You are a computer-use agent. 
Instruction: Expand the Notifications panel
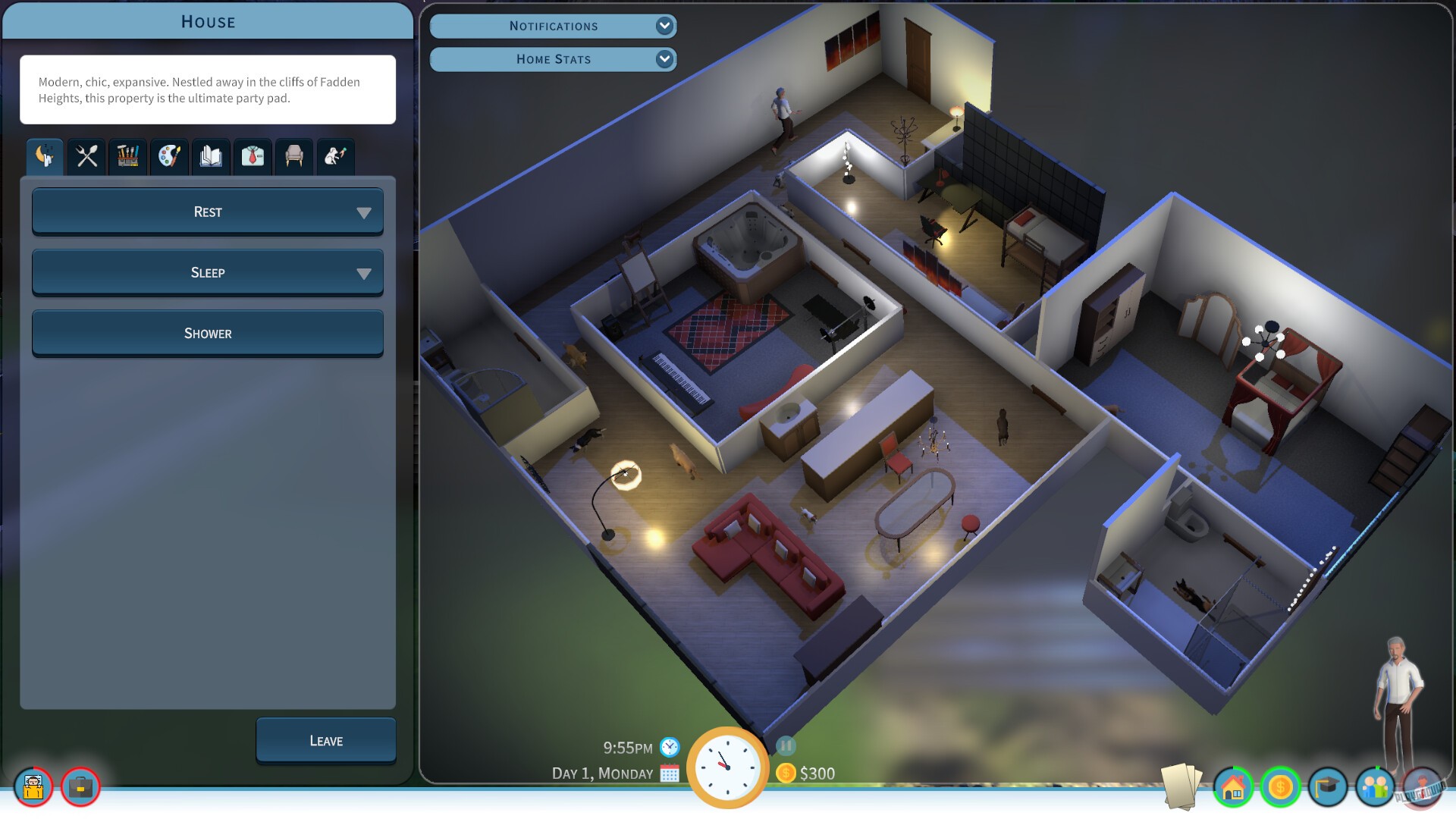click(553, 25)
